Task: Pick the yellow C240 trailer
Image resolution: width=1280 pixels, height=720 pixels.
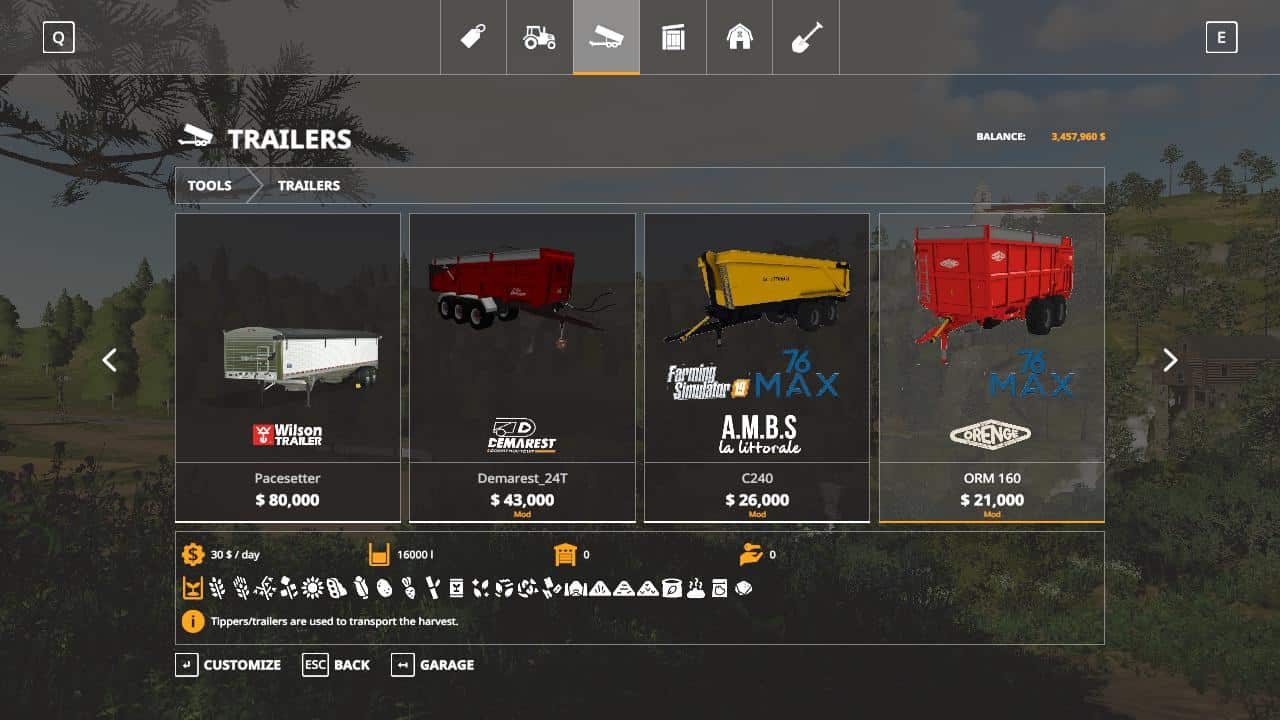Action: (757, 367)
